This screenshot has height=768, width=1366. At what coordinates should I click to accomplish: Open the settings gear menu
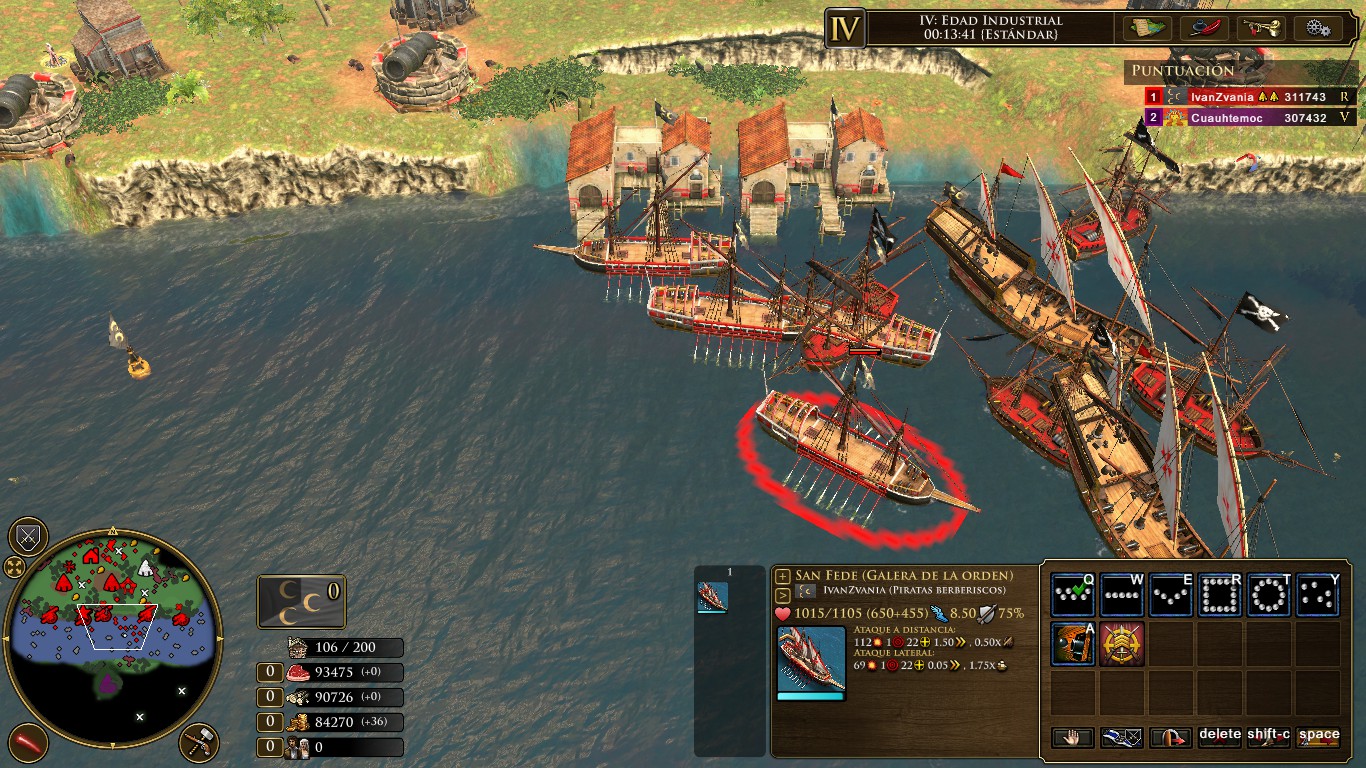coord(1317,28)
